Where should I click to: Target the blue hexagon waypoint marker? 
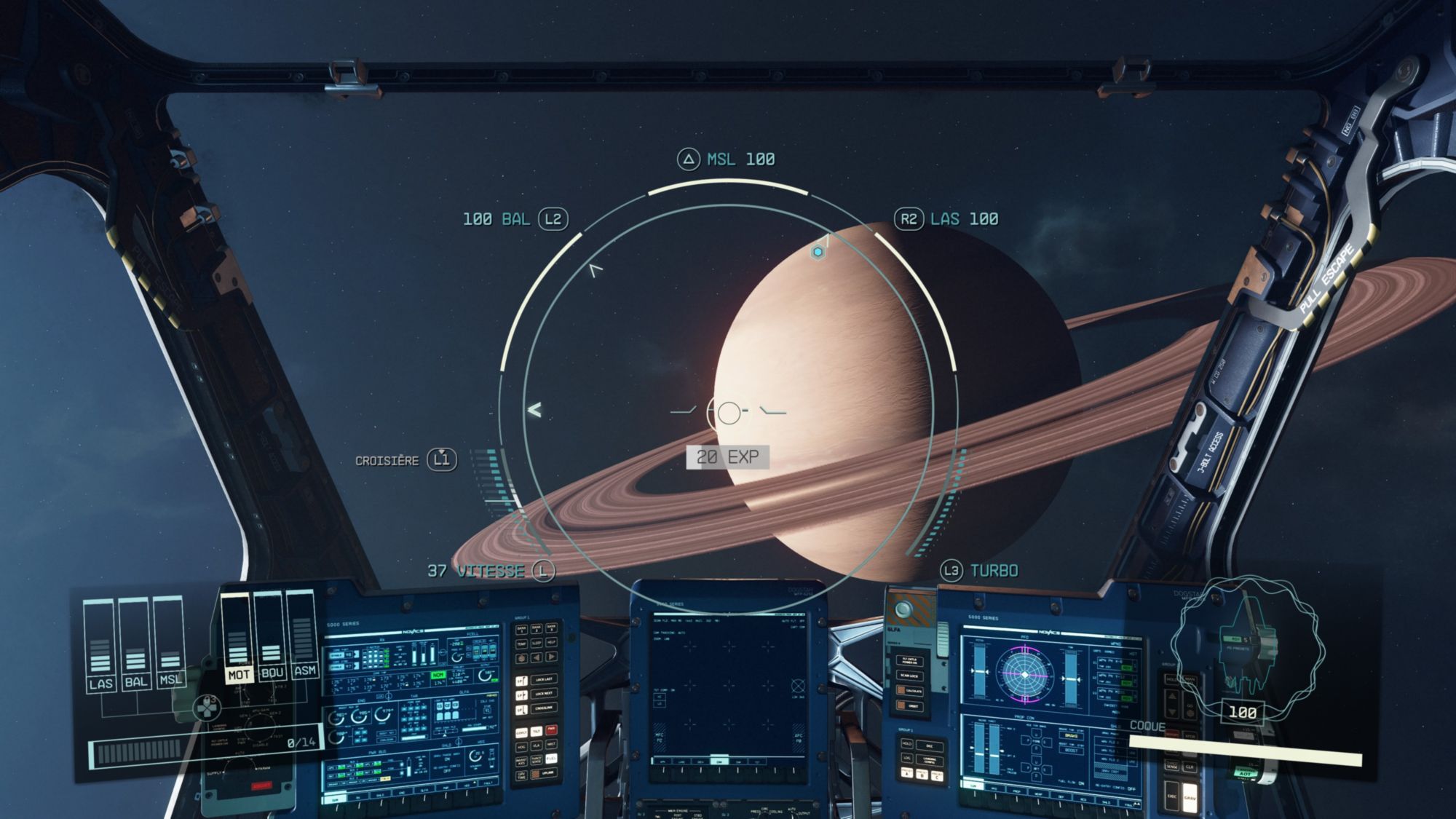(x=818, y=252)
